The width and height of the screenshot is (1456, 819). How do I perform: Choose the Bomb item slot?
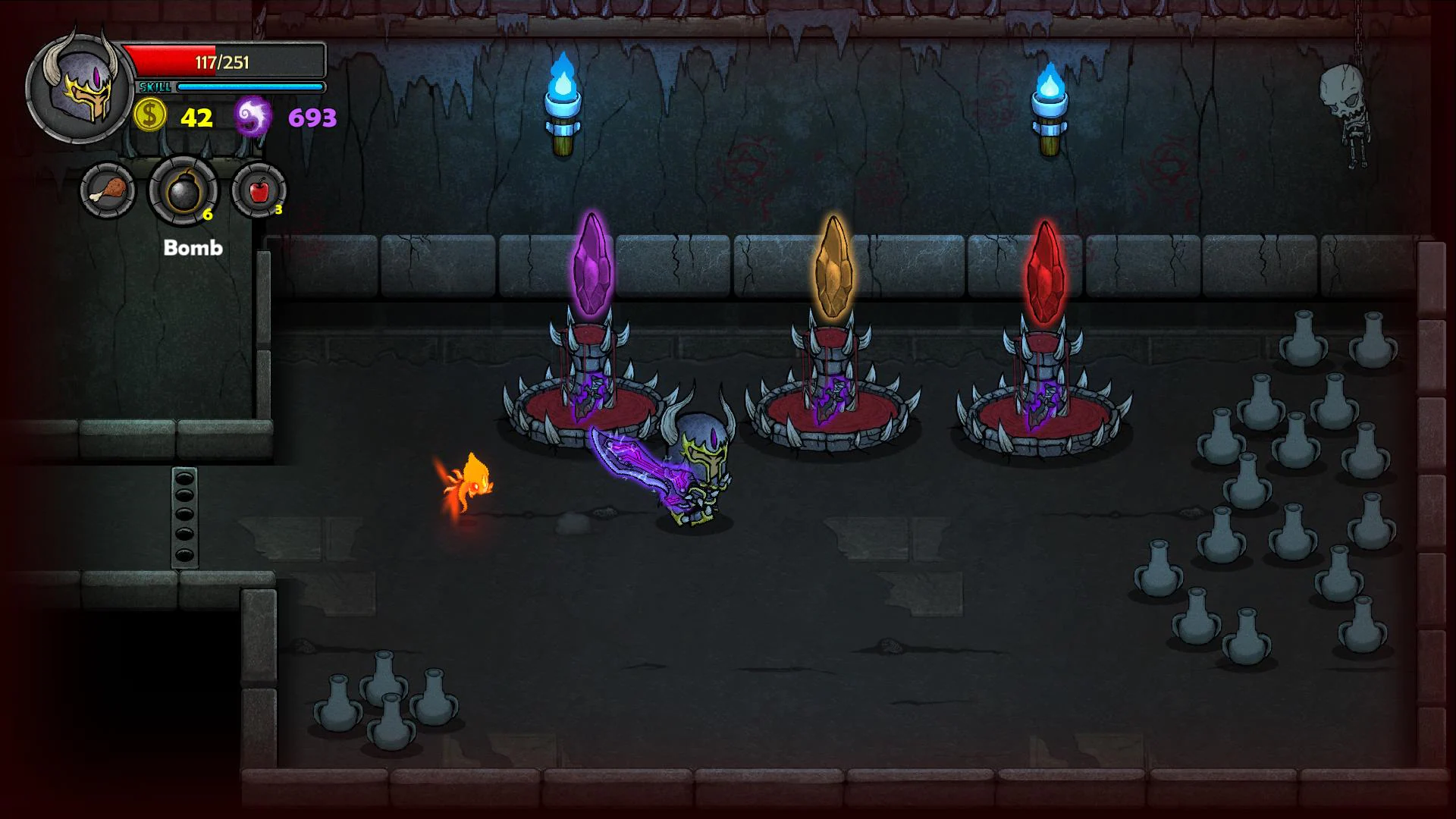click(x=183, y=190)
